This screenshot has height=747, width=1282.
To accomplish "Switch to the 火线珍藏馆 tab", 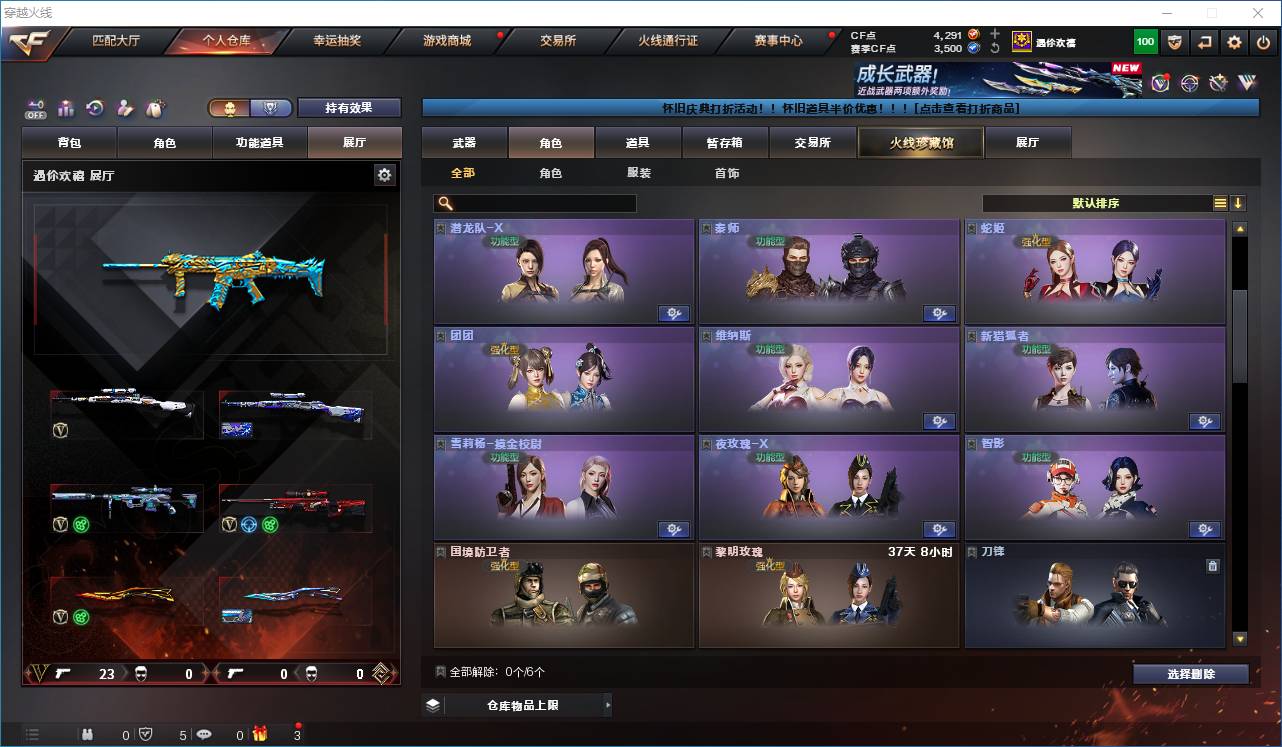I will [919, 142].
